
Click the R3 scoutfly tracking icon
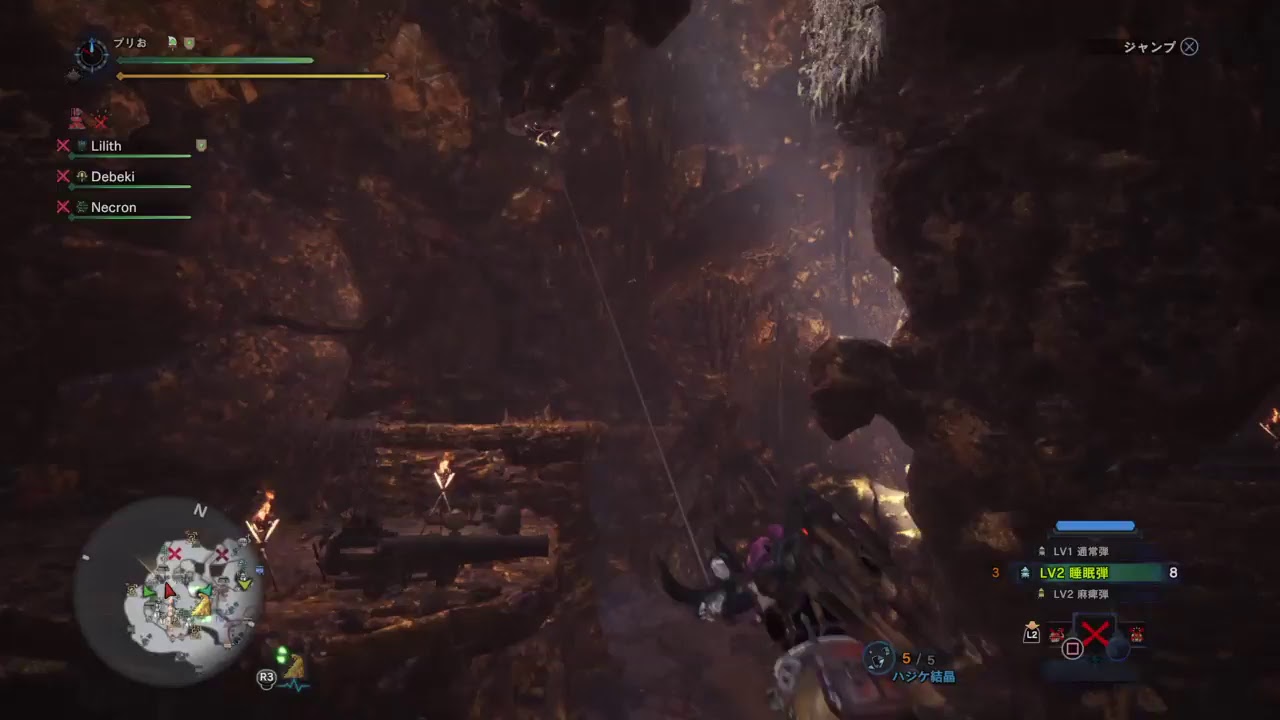pos(266,679)
